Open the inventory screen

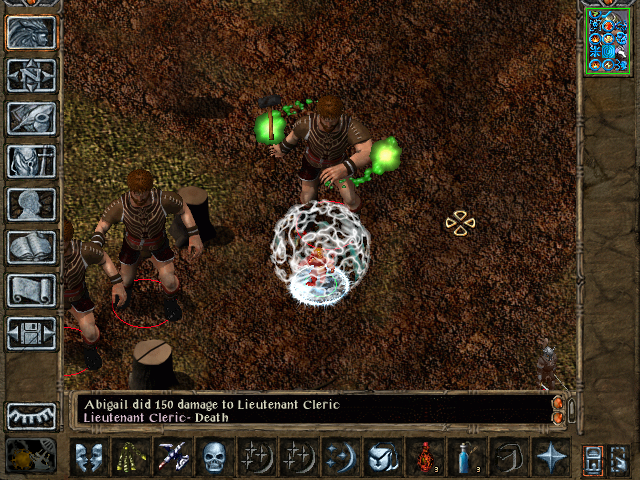(x=32, y=161)
